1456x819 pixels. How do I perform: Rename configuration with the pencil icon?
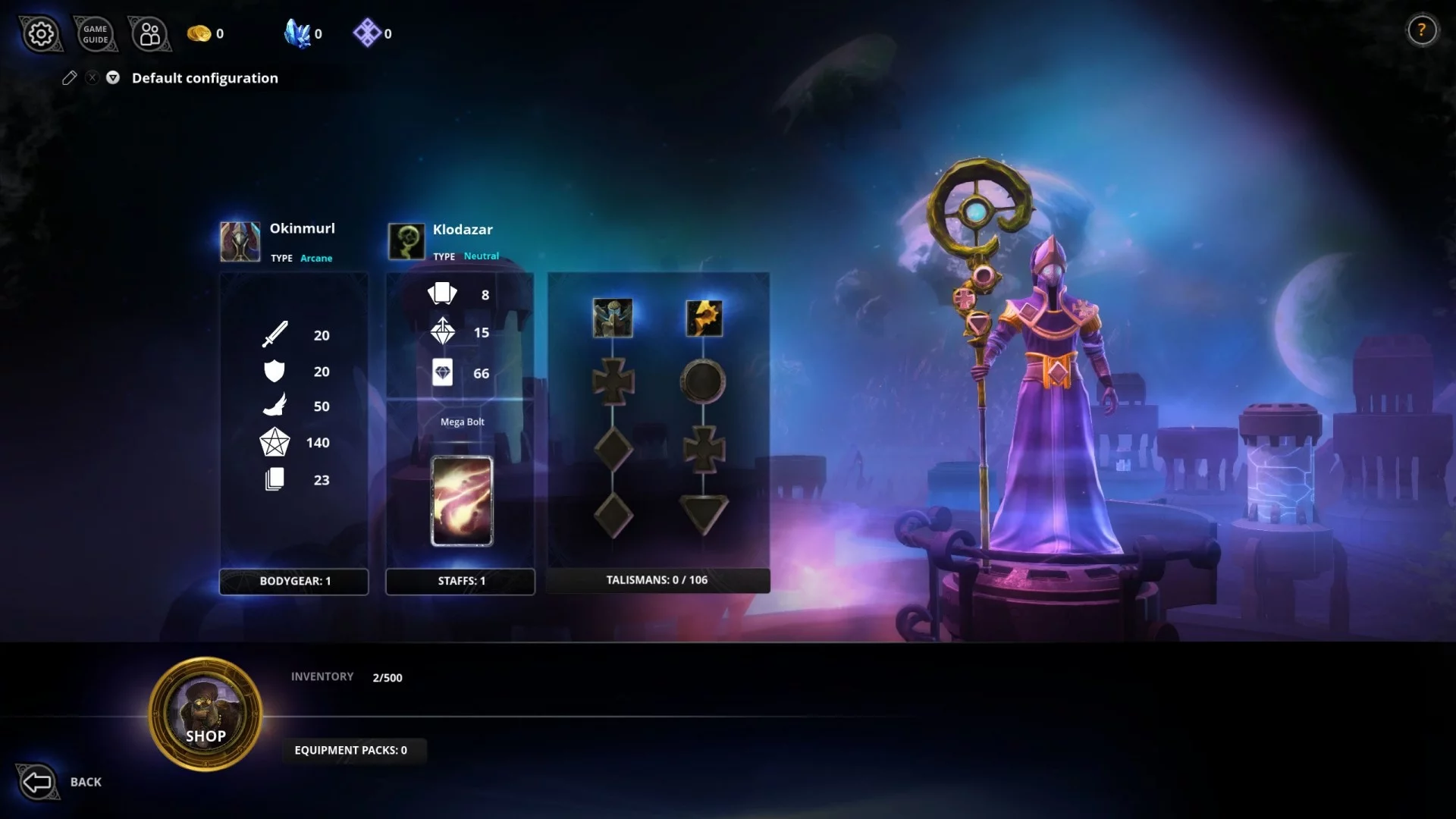pos(69,78)
